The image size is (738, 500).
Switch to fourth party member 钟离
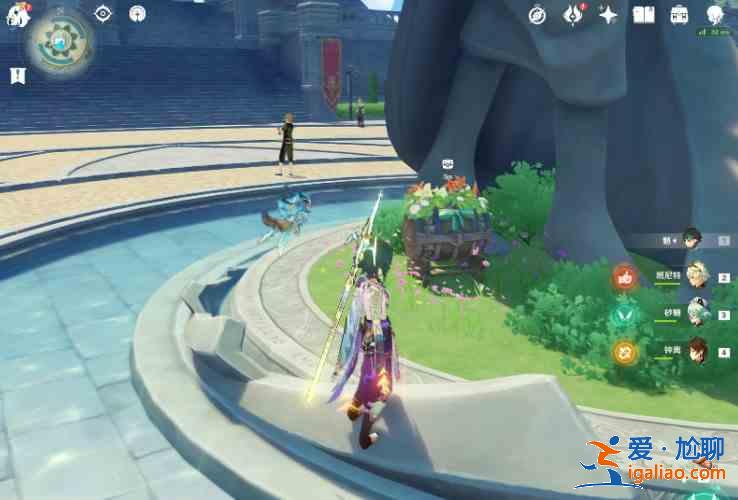coord(697,351)
